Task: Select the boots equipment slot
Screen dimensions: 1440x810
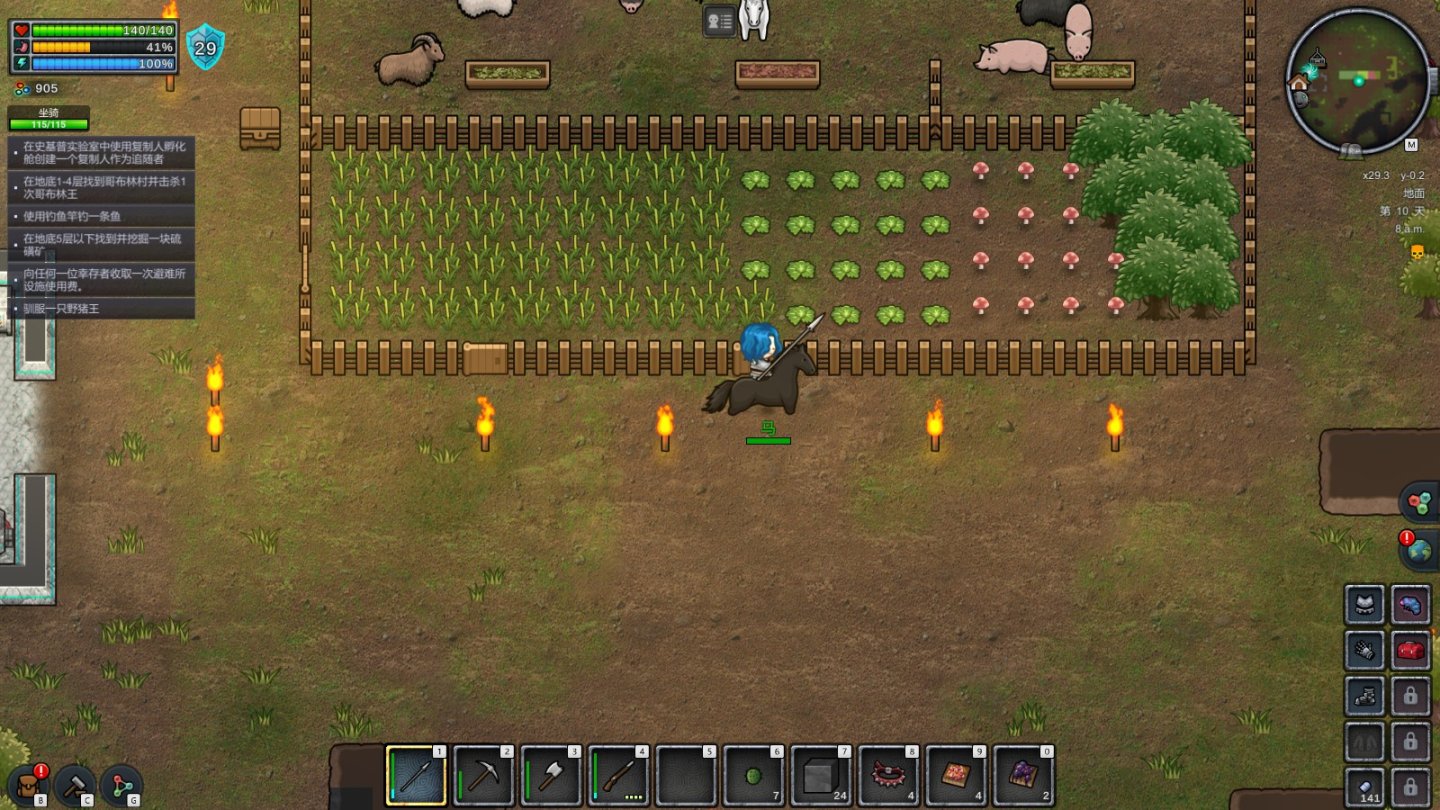Action: (1364, 696)
